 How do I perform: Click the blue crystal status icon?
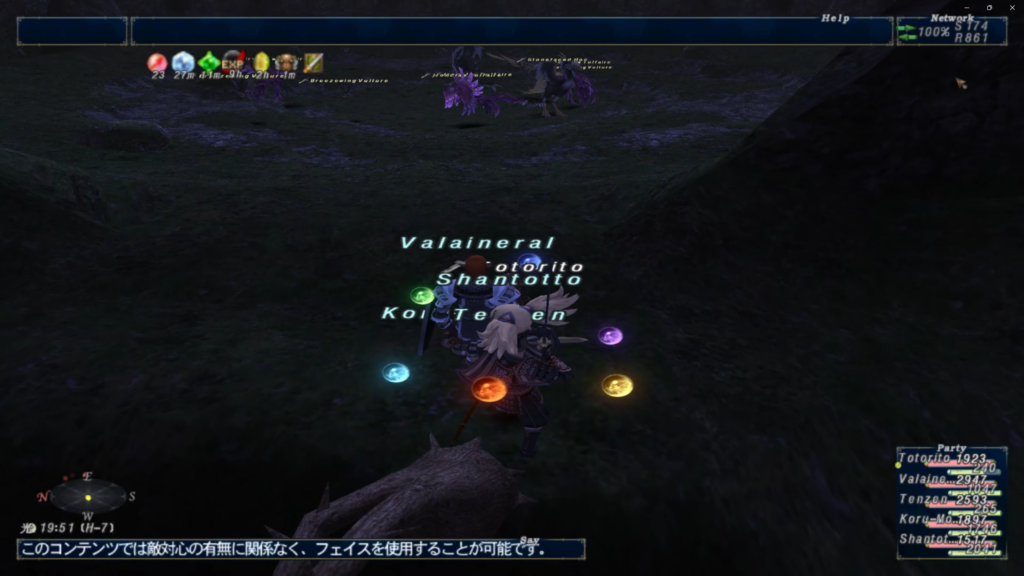[x=183, y=63]
